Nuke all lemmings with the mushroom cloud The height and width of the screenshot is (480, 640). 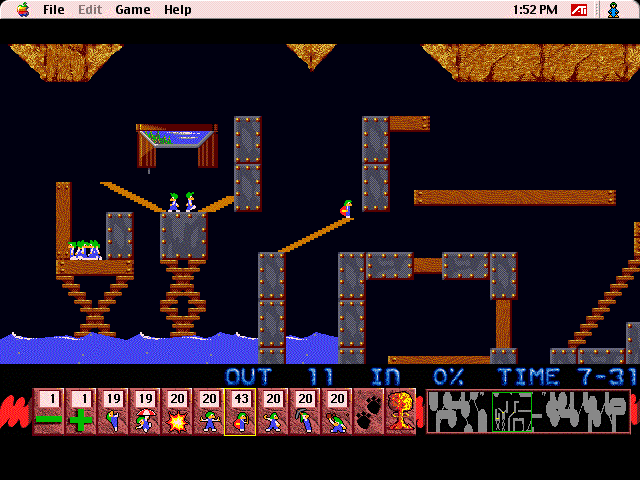click(x=400, y=411)
